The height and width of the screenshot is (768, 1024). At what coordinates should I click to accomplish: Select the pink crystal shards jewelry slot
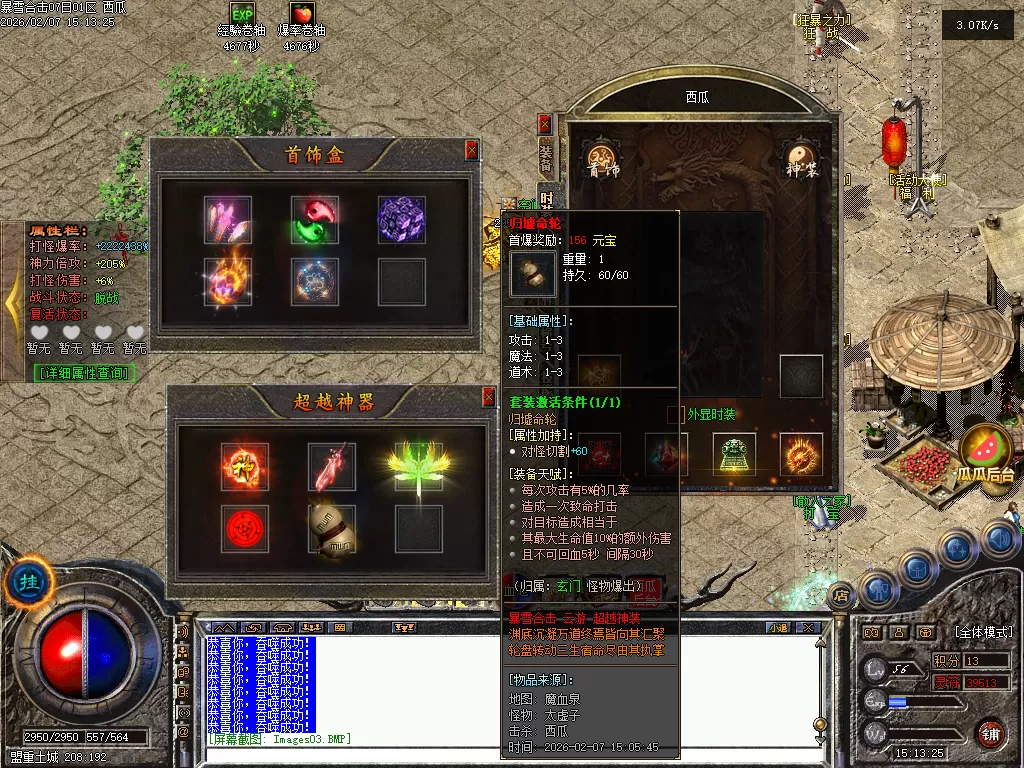pyautogui.click(x=228, y=218)
